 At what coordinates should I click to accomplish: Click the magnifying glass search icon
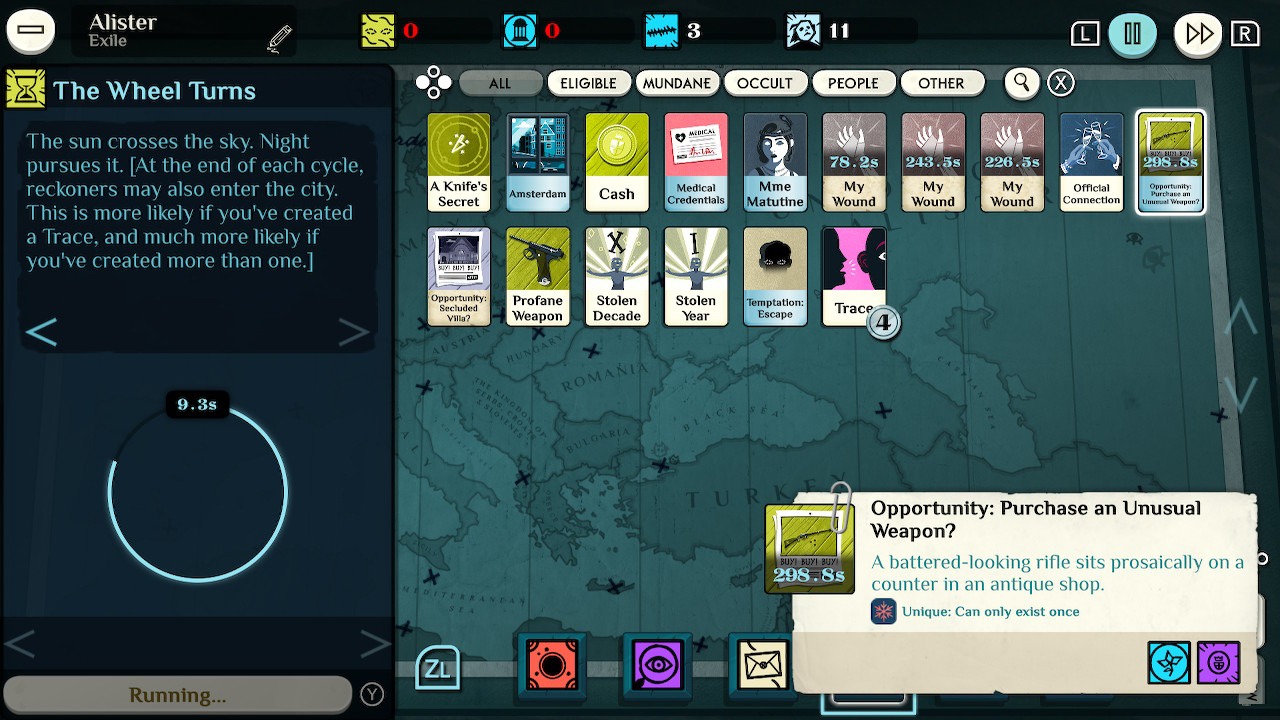point(1021,83)
